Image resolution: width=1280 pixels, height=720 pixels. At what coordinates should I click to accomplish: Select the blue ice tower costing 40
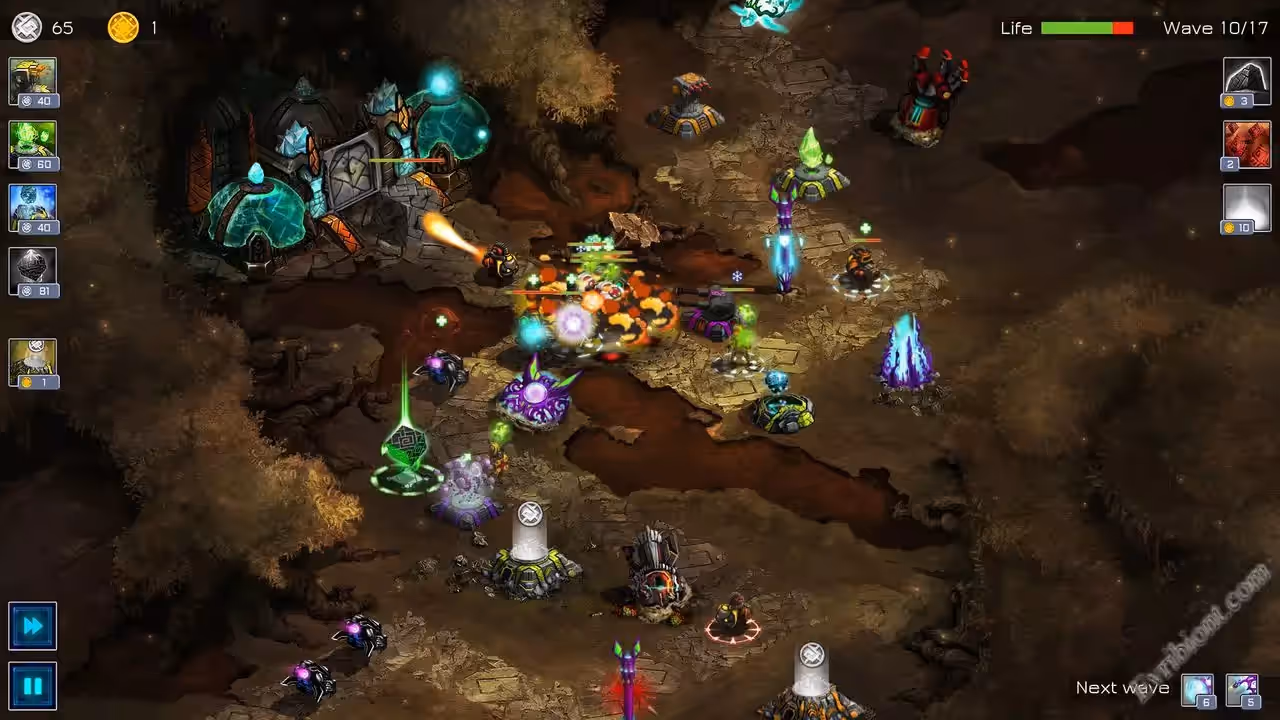point(33,208)
